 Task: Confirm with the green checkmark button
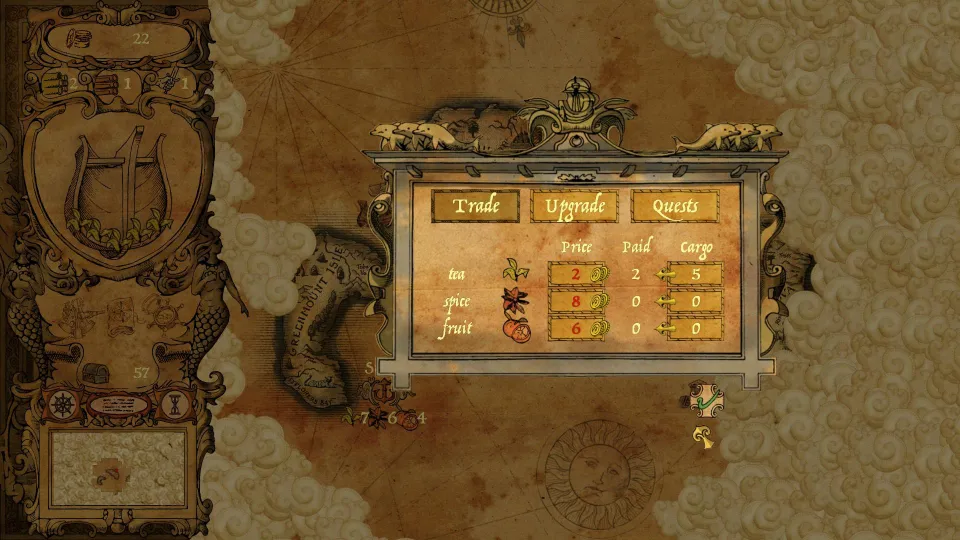(706, 400)
